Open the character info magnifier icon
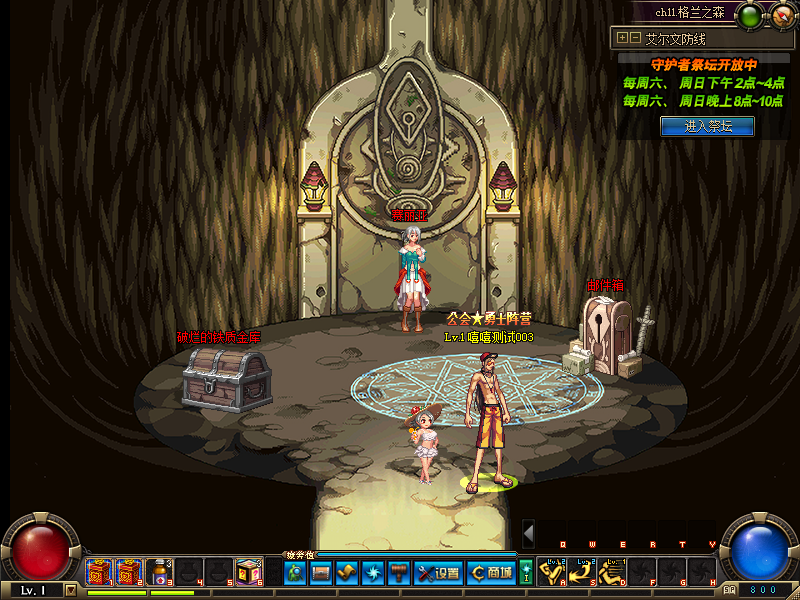Screen dimensions: 800x600 click(x=295, y=573)
